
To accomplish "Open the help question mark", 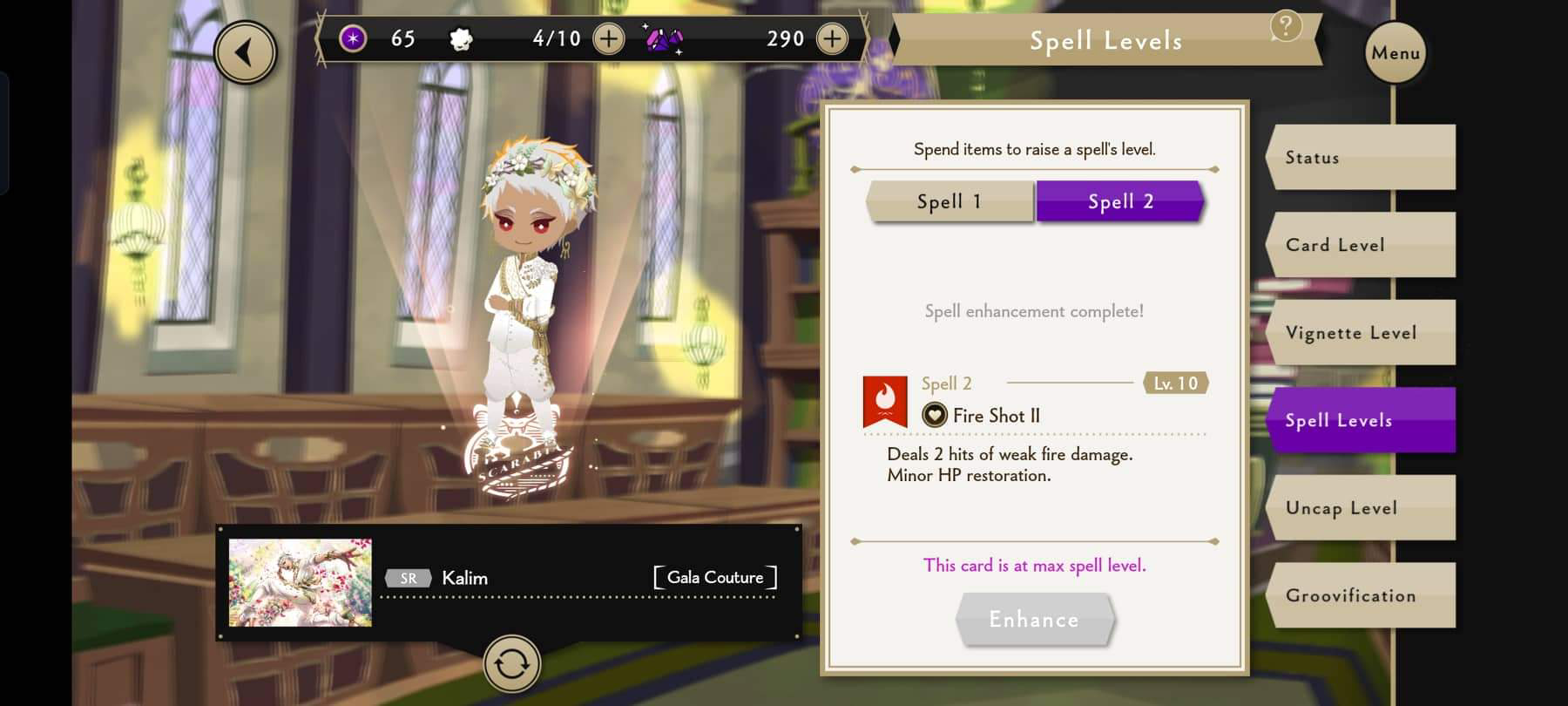I will (x=1286, y=27).
